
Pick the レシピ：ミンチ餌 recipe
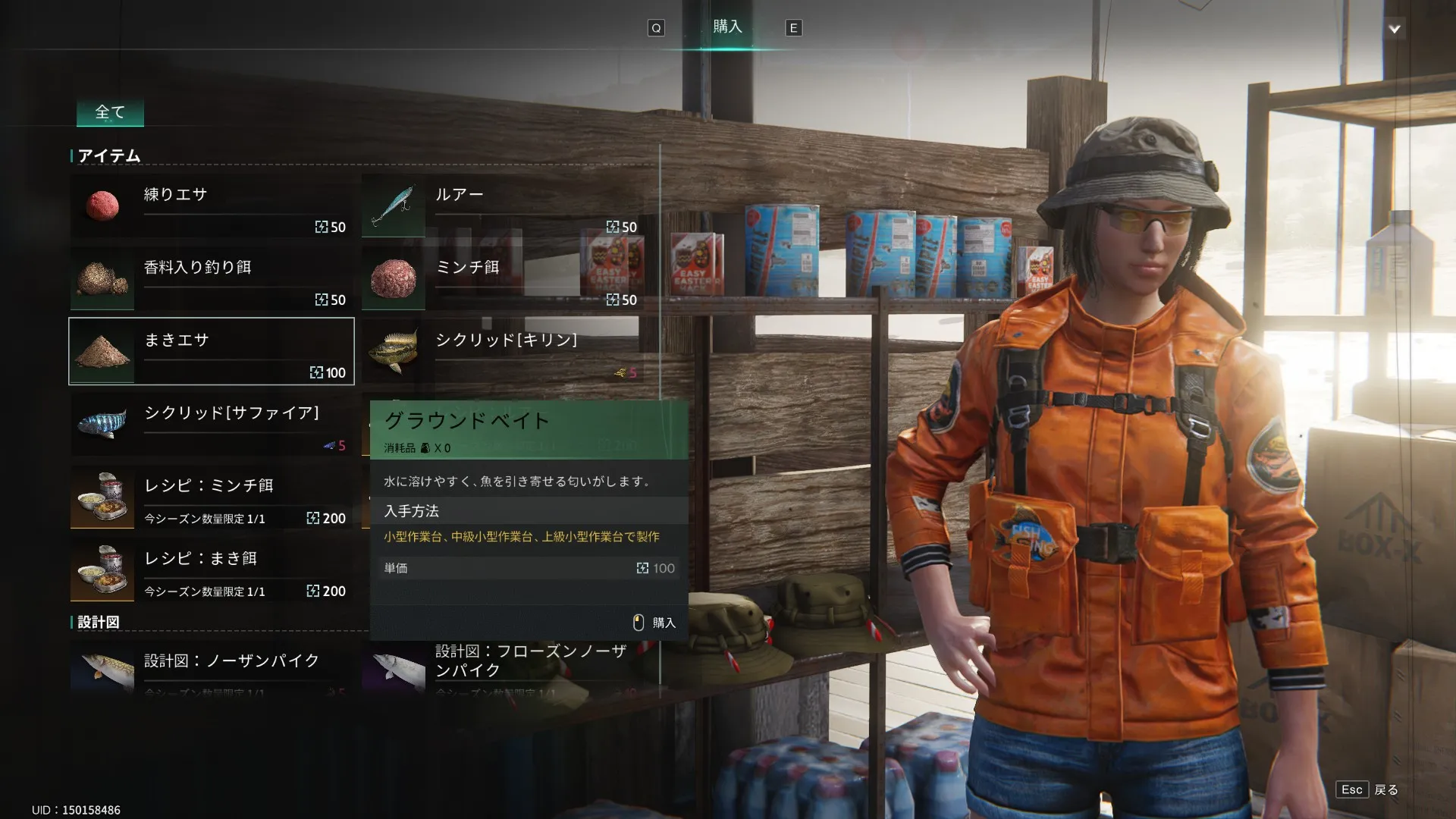[x=212, y=497]
